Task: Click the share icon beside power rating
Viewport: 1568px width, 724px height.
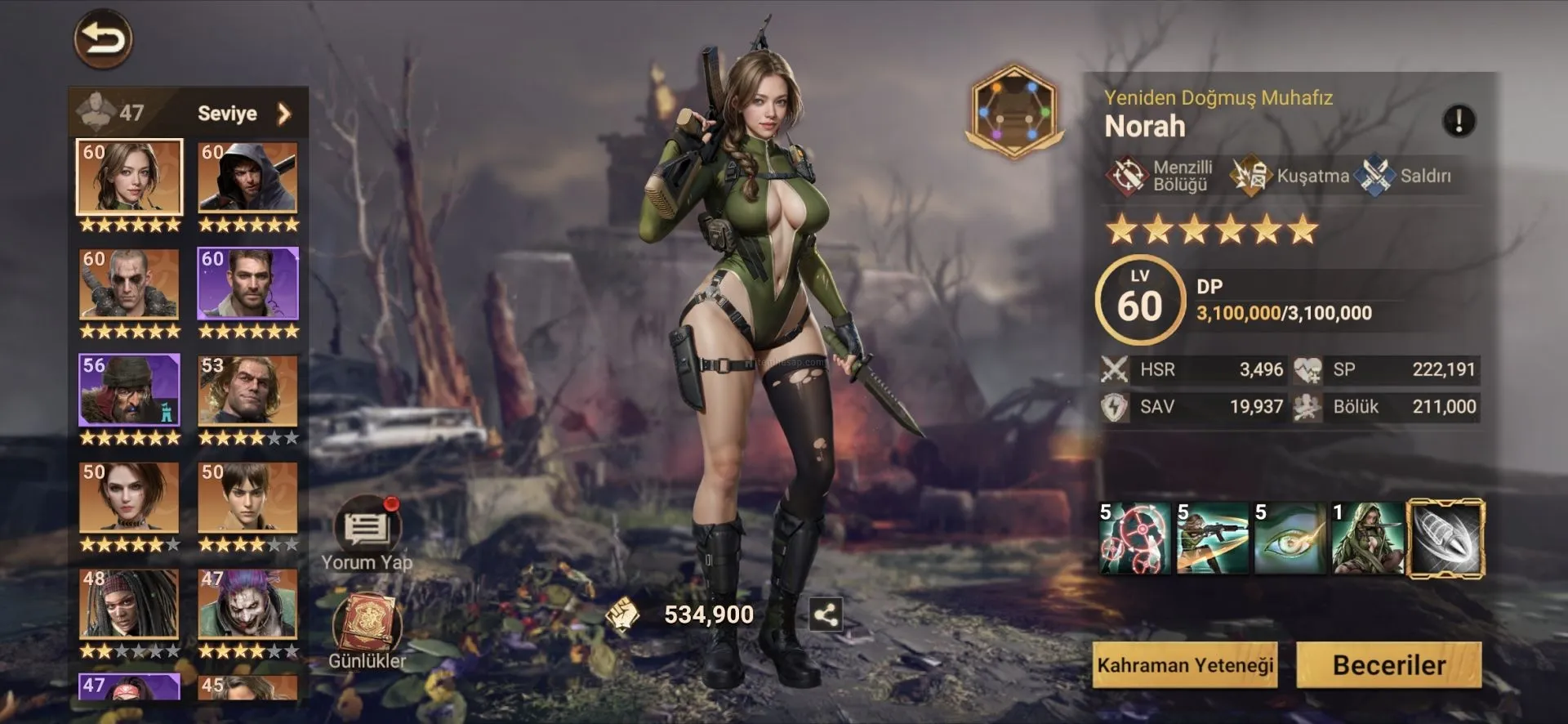Action: click(825, 615)
